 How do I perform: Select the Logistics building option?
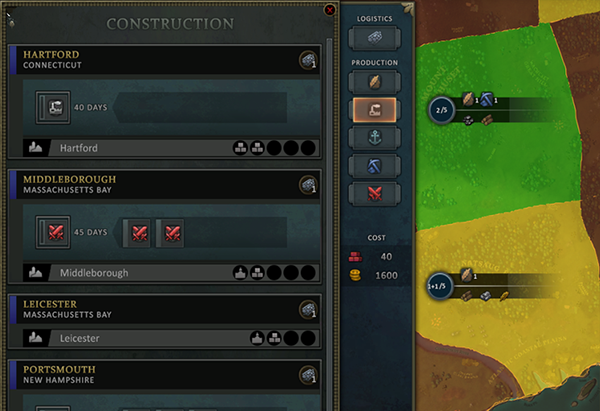374,39
